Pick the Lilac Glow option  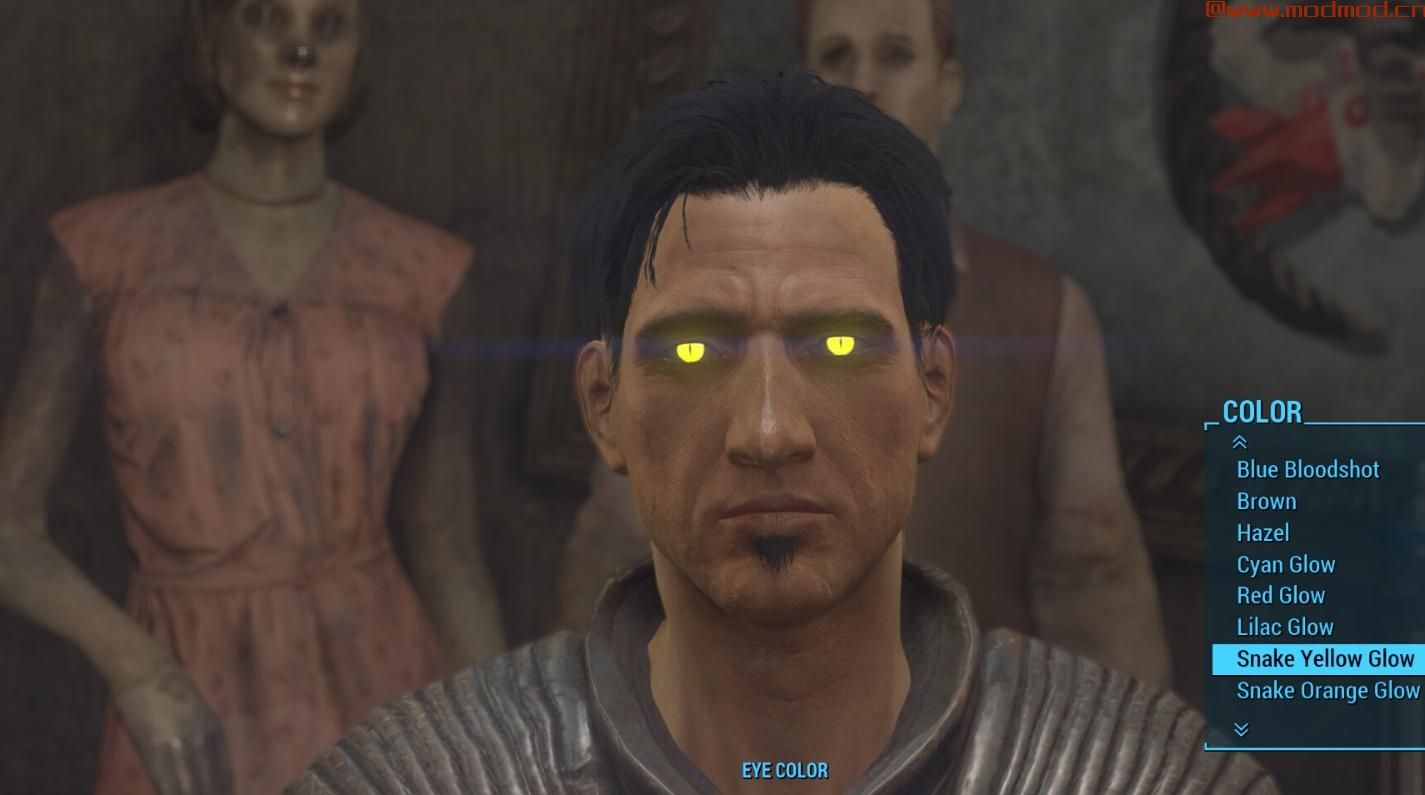click(x=1284, y=627)
